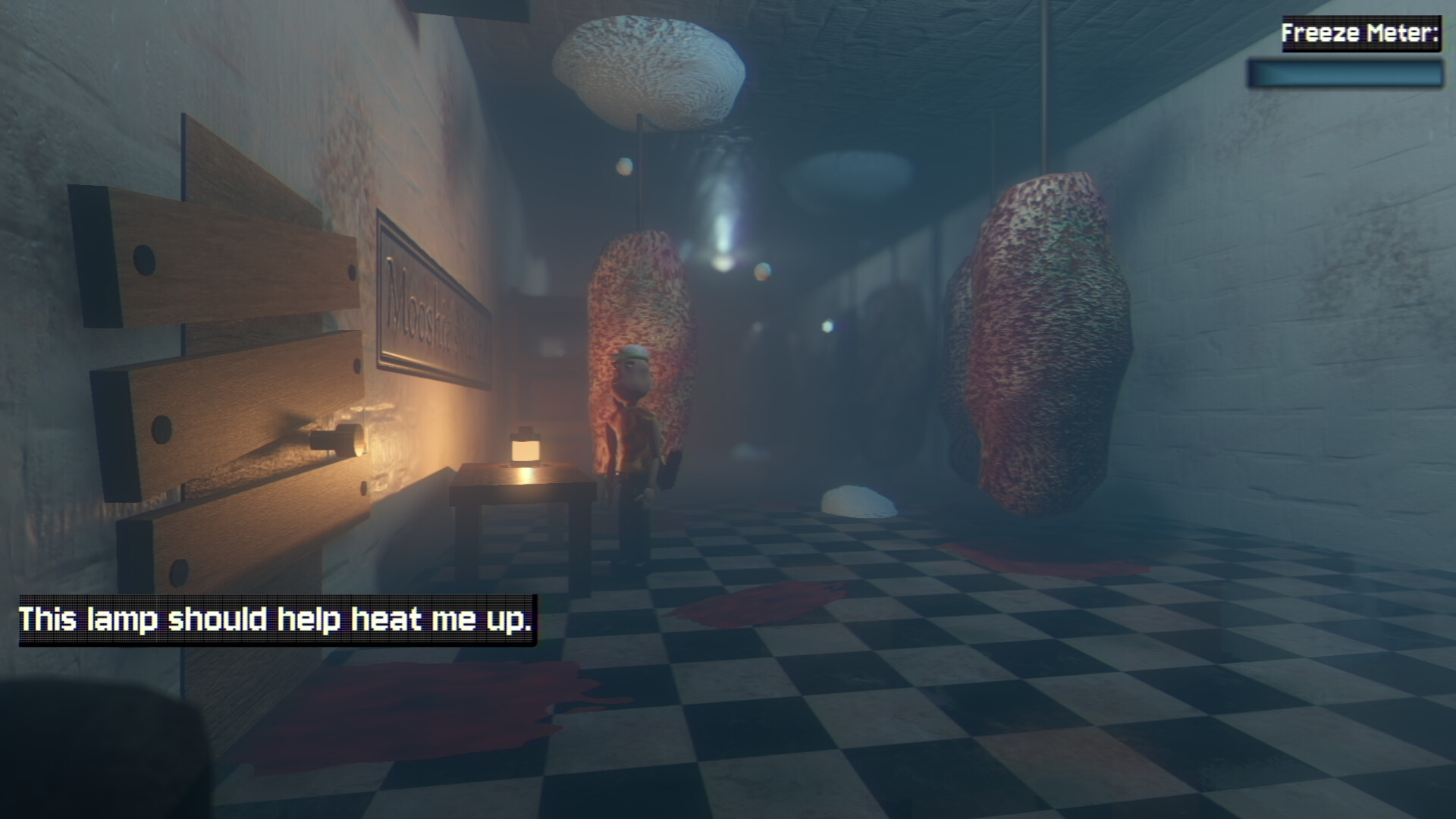Click the subtitle 'This lamp should help heat me up'
This screenshot has height=819, width=1456.
[x=276, y=619]
